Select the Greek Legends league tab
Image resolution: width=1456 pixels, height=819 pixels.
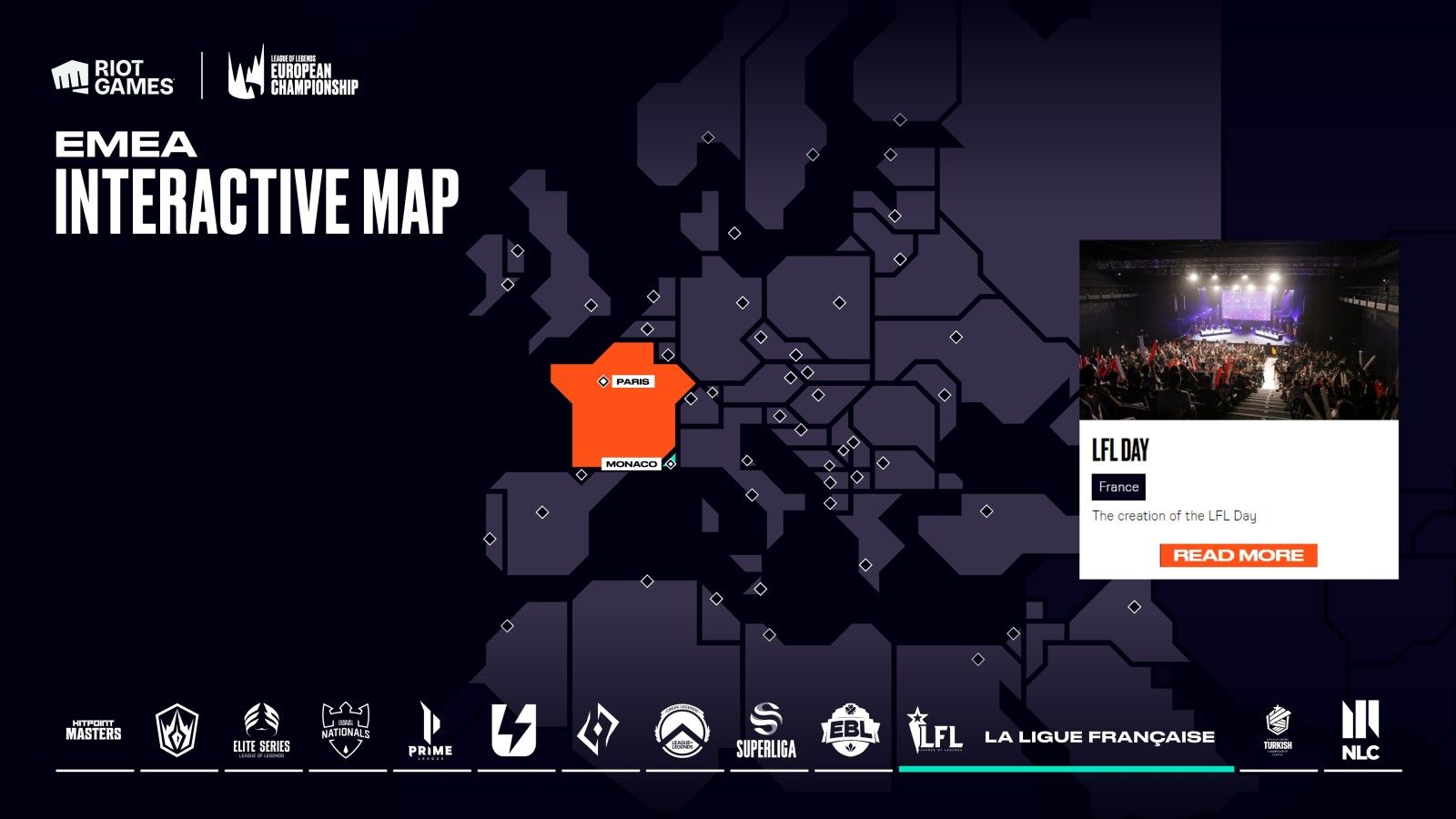click(682, 732)
